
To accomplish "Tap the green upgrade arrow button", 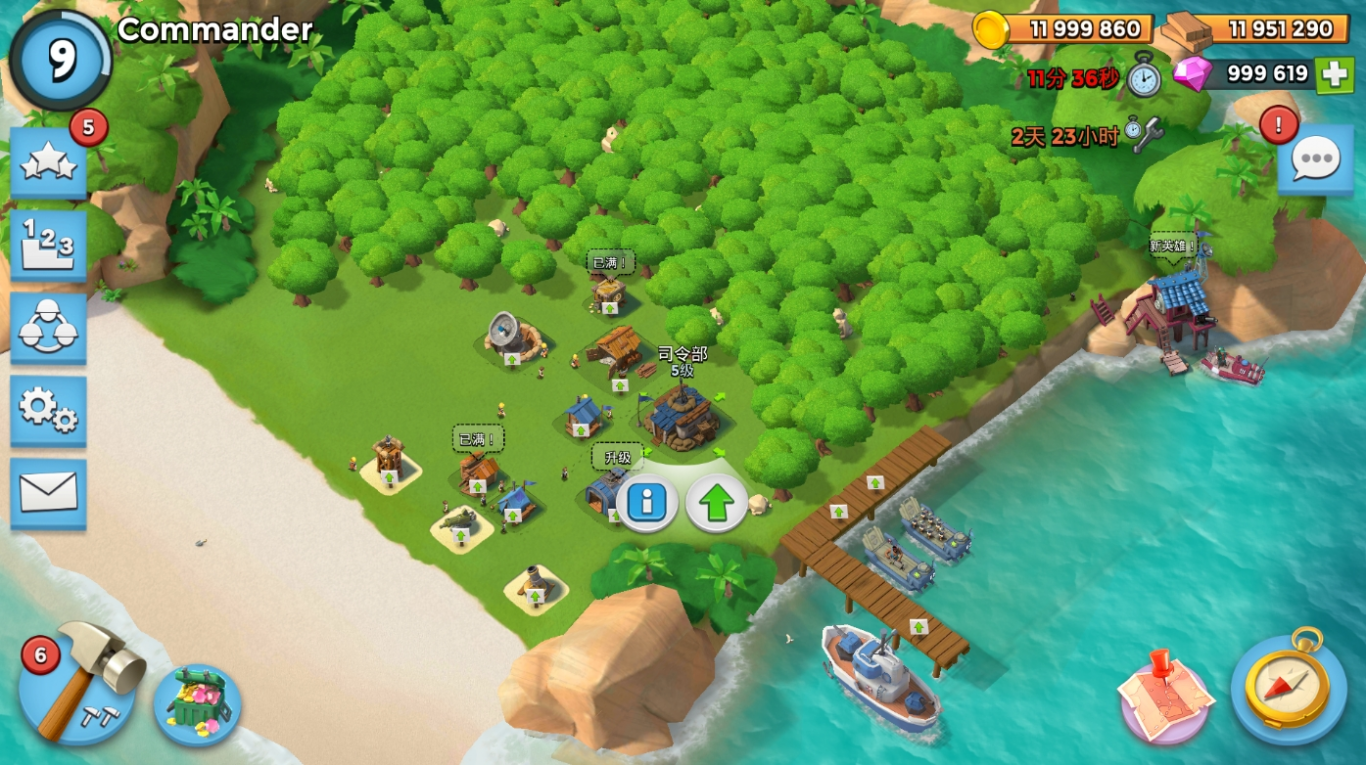I will pos(716,502).
